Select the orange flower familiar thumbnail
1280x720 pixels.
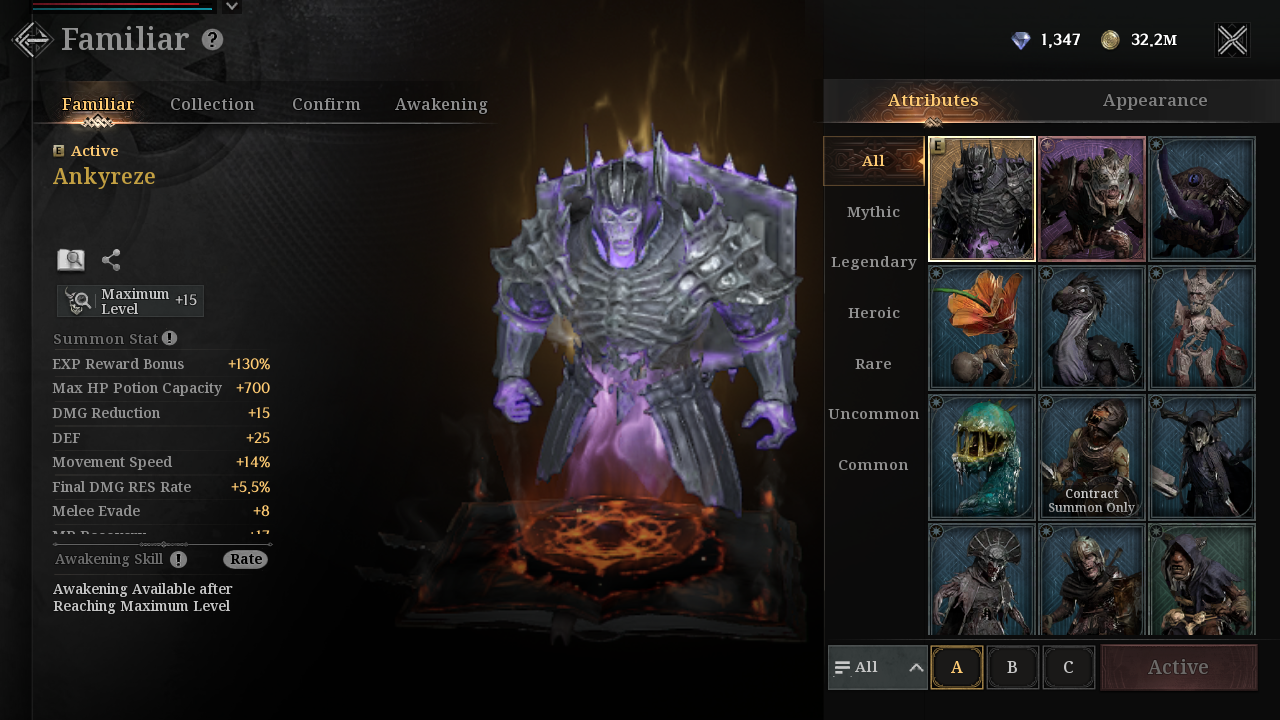pyautogui.click(x=982, y=328)
